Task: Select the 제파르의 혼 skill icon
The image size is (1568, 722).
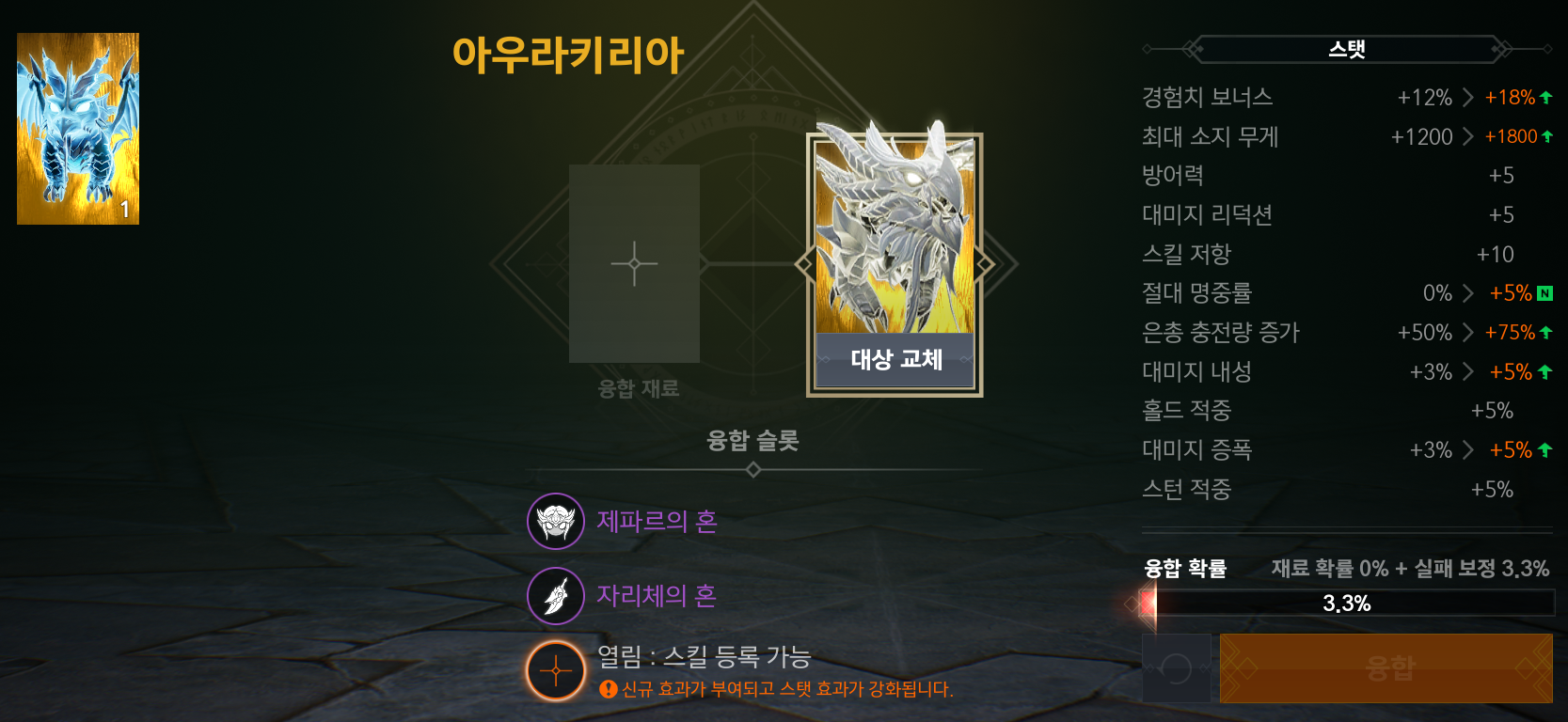Action: 555,521
